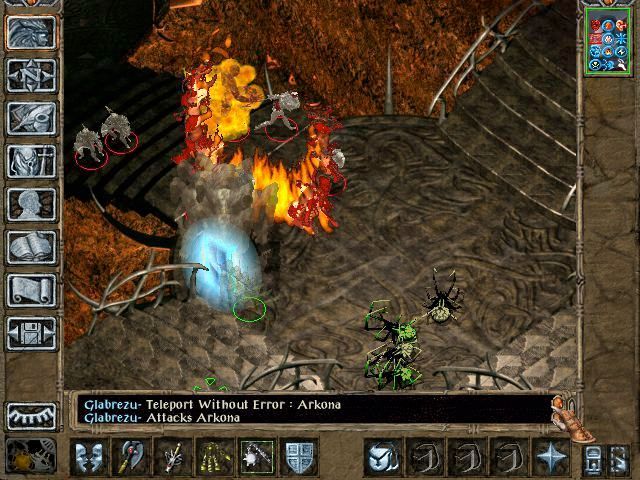Open the star special abilities button

552,457
